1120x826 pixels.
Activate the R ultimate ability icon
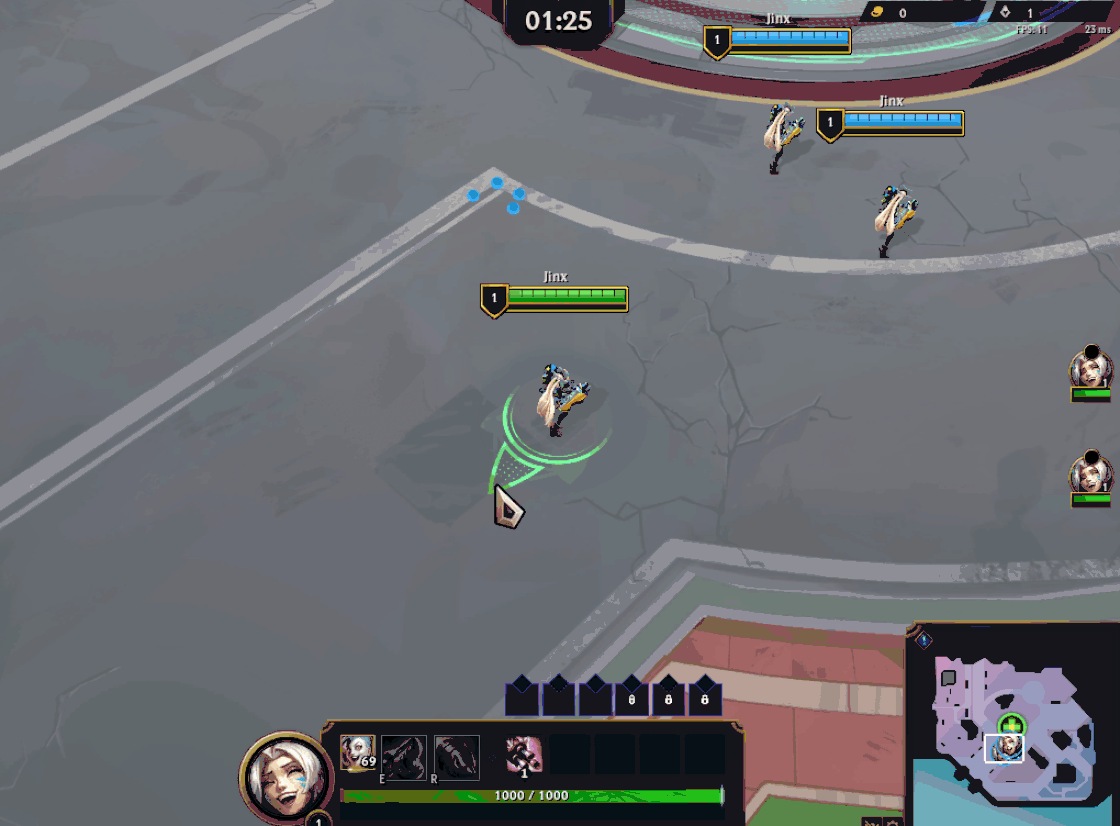457,756
